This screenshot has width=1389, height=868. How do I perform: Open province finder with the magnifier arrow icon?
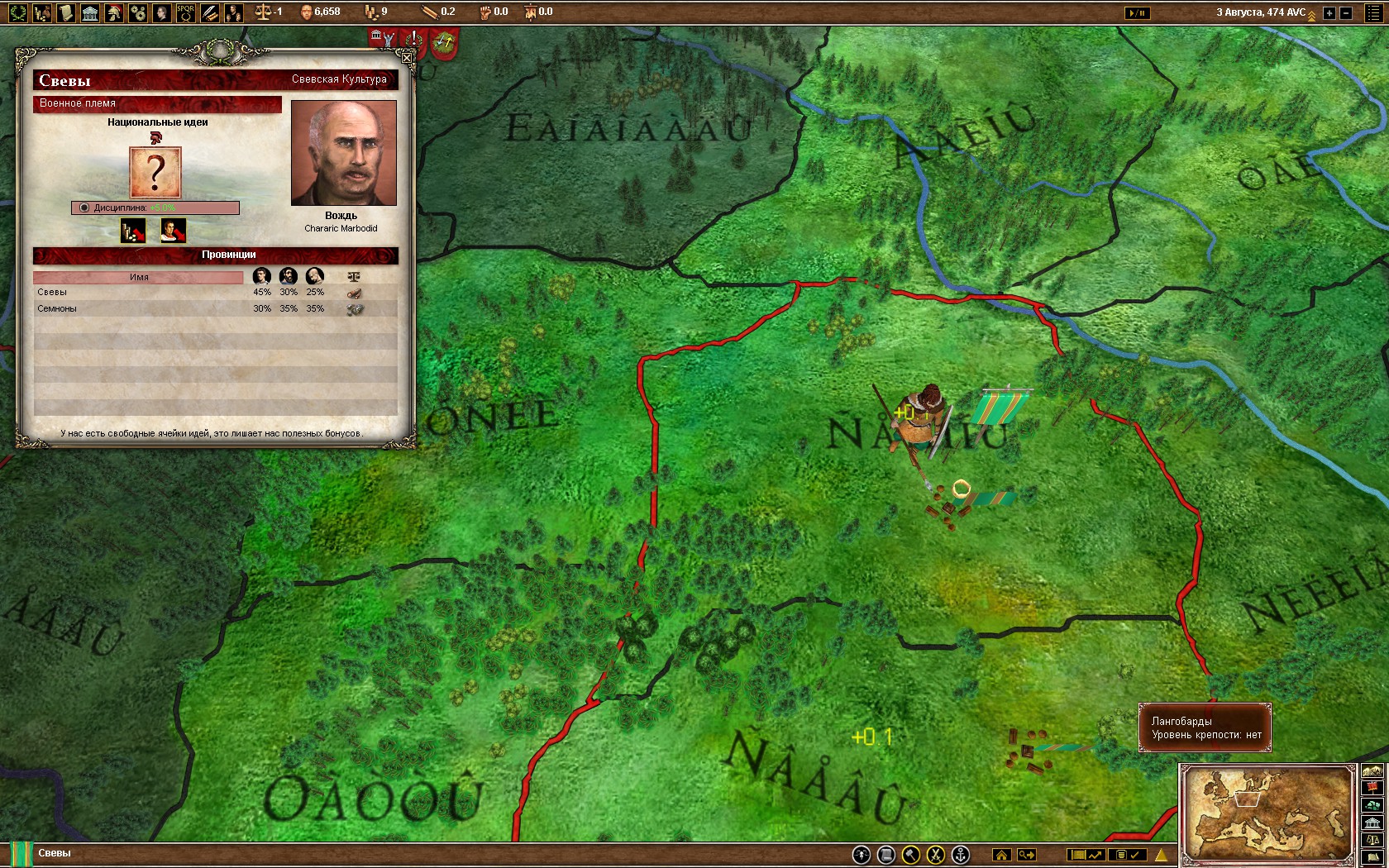tap(1025, 855)
